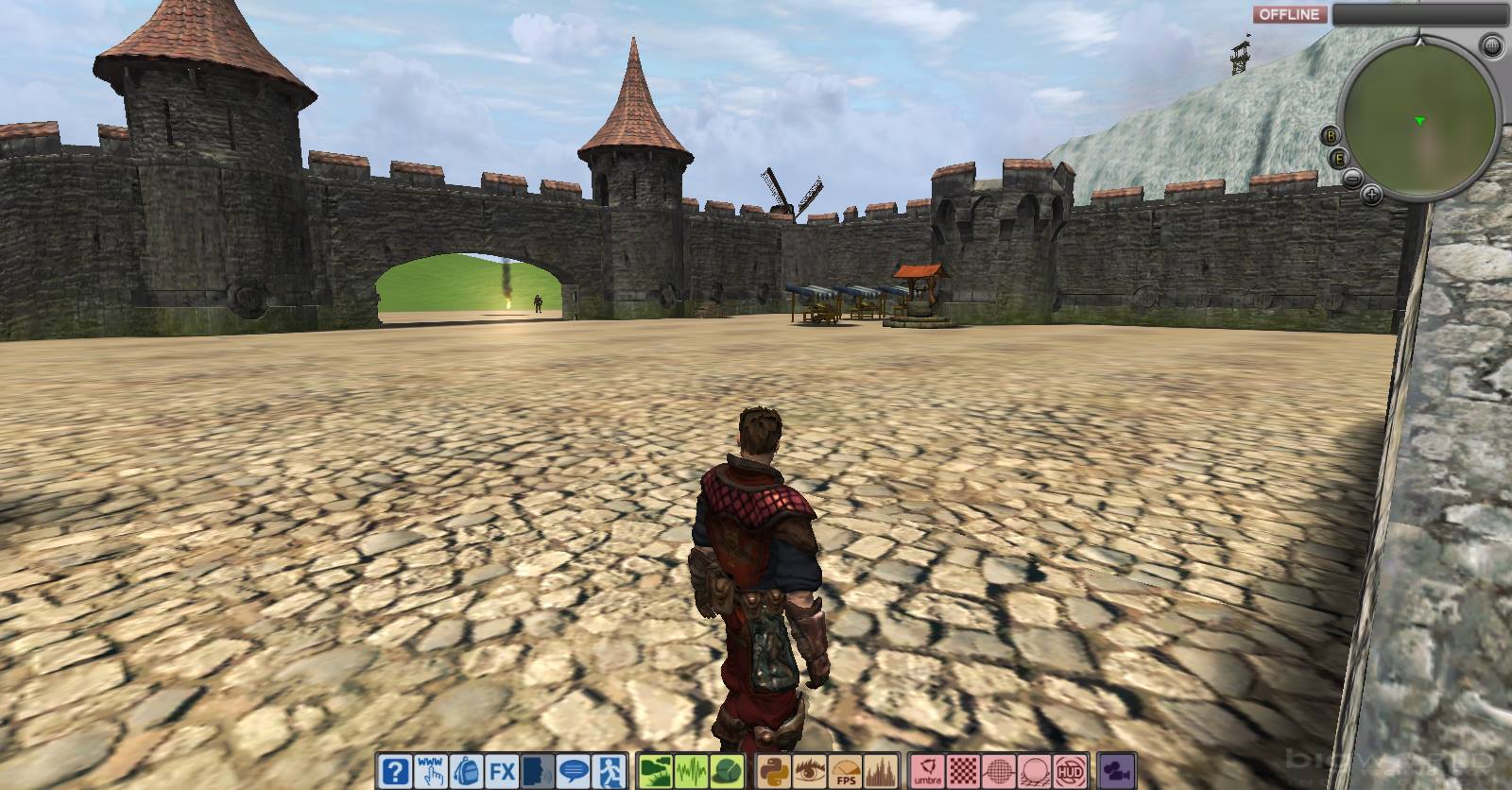1512x790 pixels.
Task: Toggle the FPS gauge display
Action: (847, 770)
